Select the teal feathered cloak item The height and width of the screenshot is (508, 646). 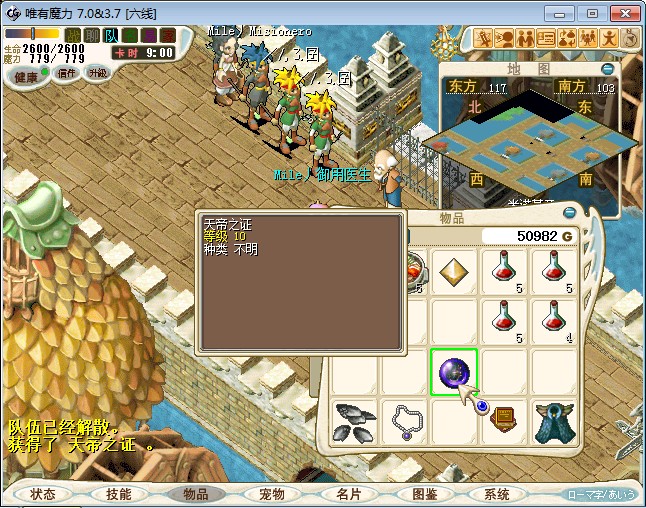point(552,421)
